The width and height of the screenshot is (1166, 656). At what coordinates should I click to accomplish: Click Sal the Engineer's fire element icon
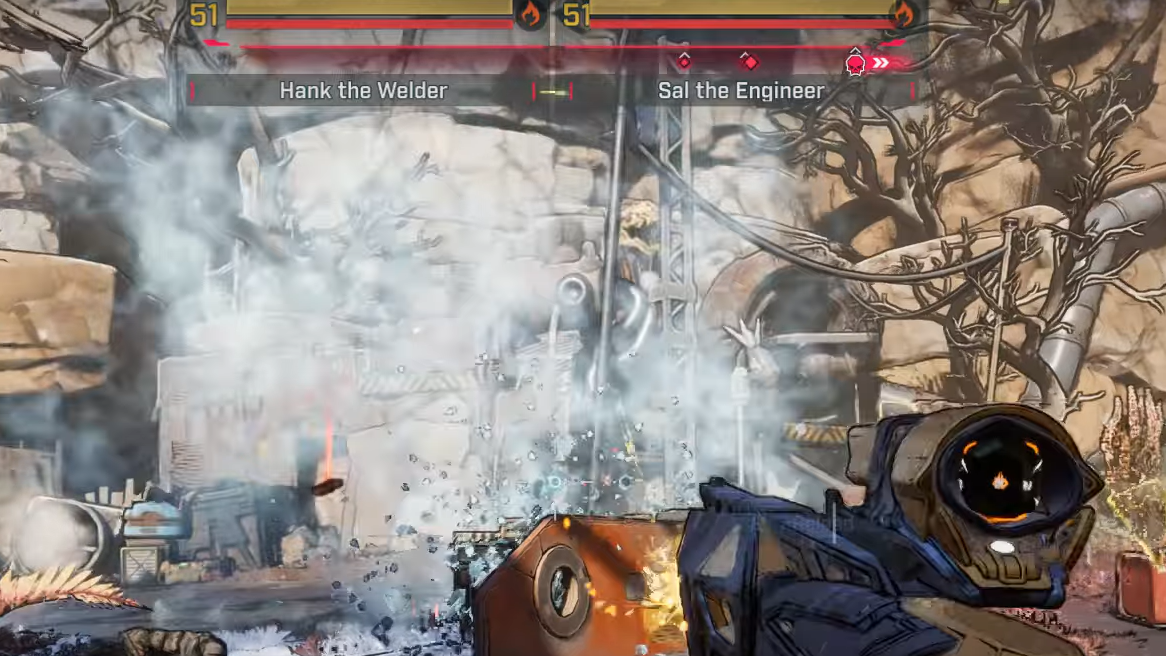click(x=904, y=14)
